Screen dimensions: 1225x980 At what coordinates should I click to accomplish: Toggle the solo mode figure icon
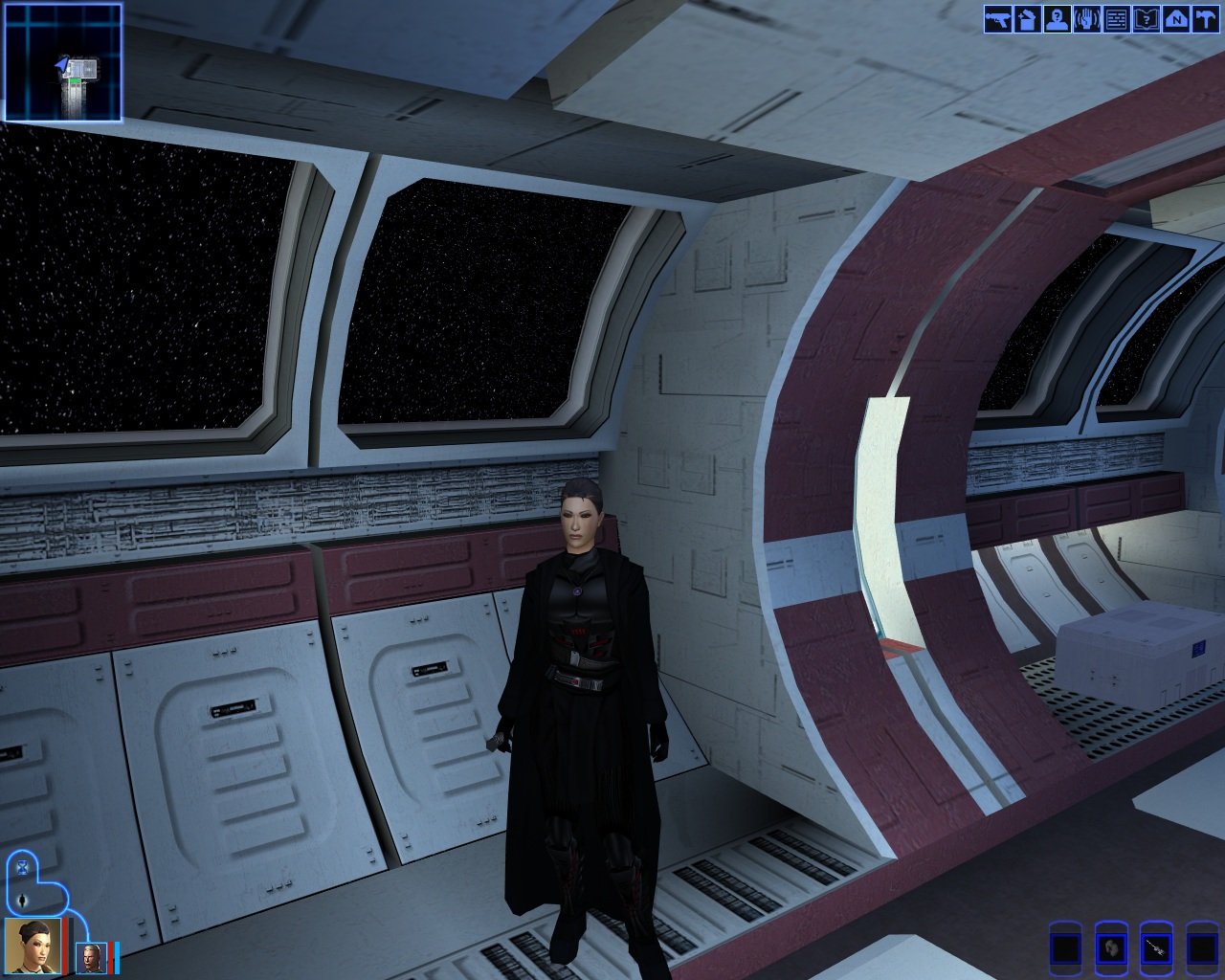22,900
